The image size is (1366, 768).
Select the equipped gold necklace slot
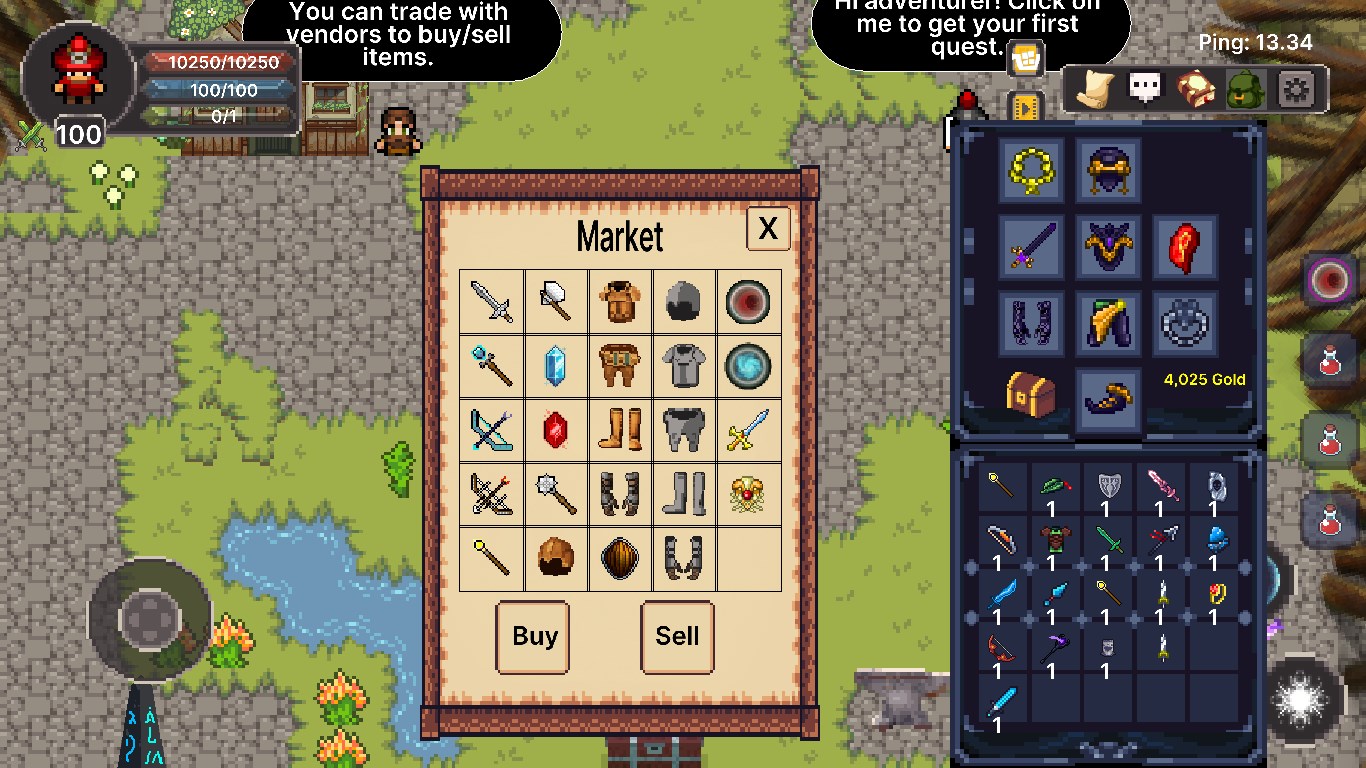tap(1031, 170)
